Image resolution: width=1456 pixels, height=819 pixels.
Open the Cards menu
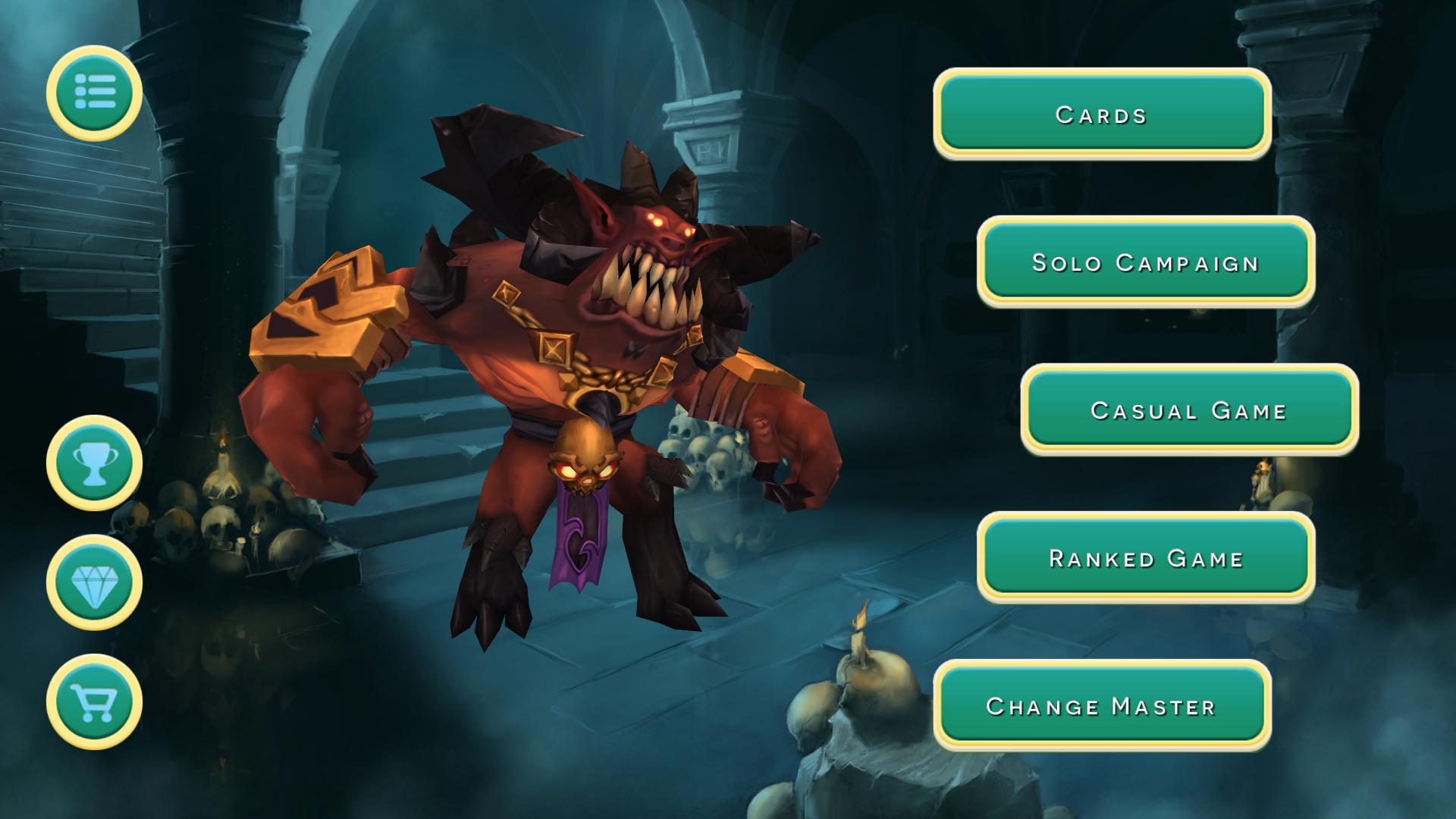pos(1101,114)
